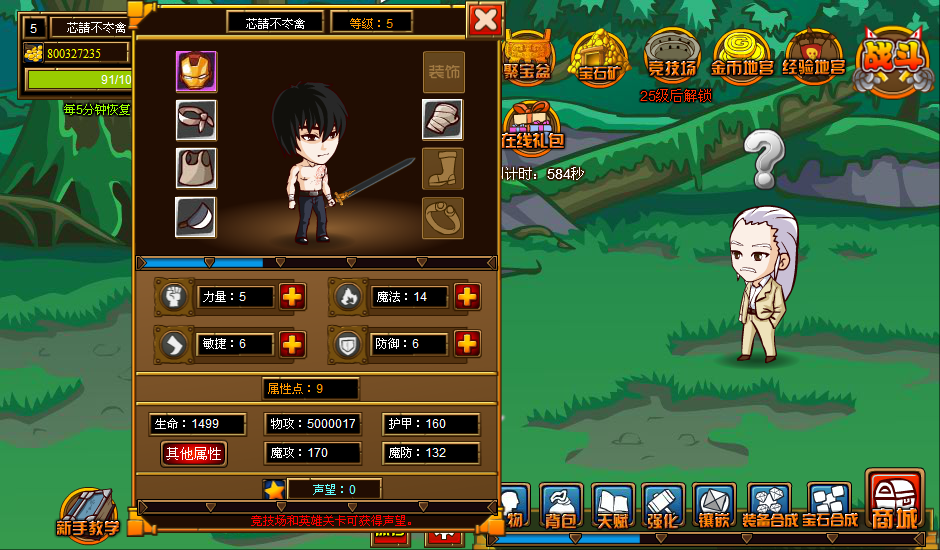Add a point to 魔法 (Magic)

[467, 297]
